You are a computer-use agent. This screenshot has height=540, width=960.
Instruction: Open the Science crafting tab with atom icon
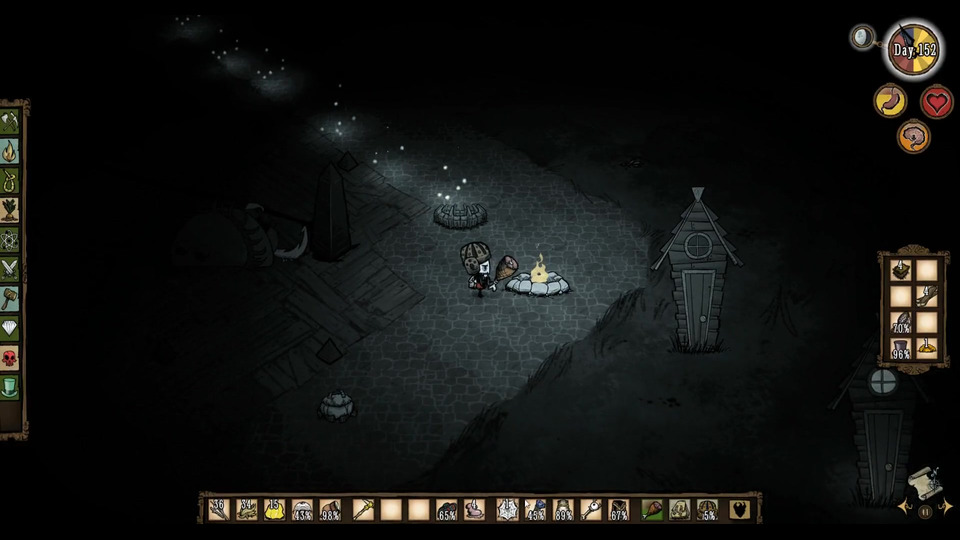coord(11,240)
